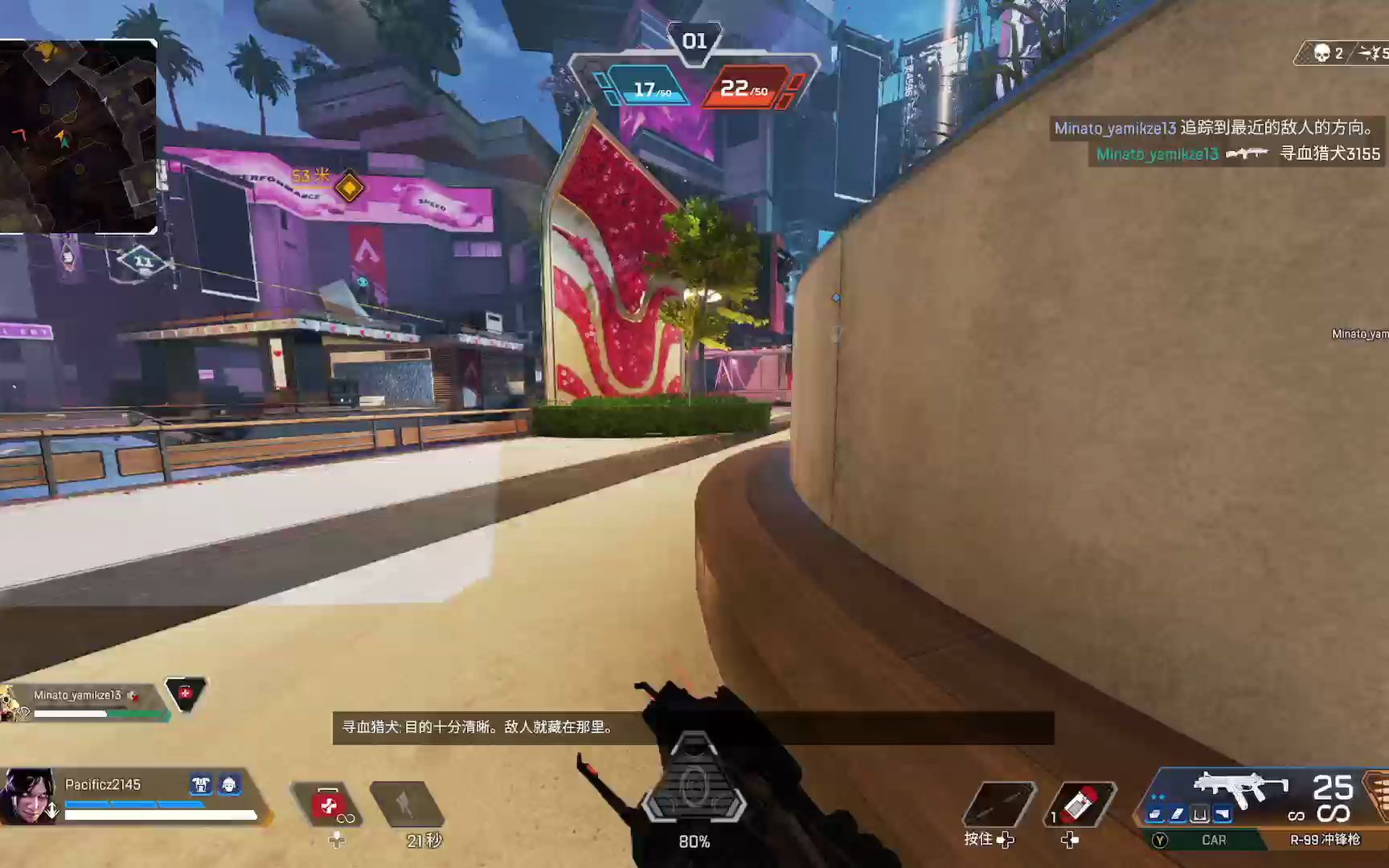Click Pacificz2145's body shield armor icon

point(201,784)
